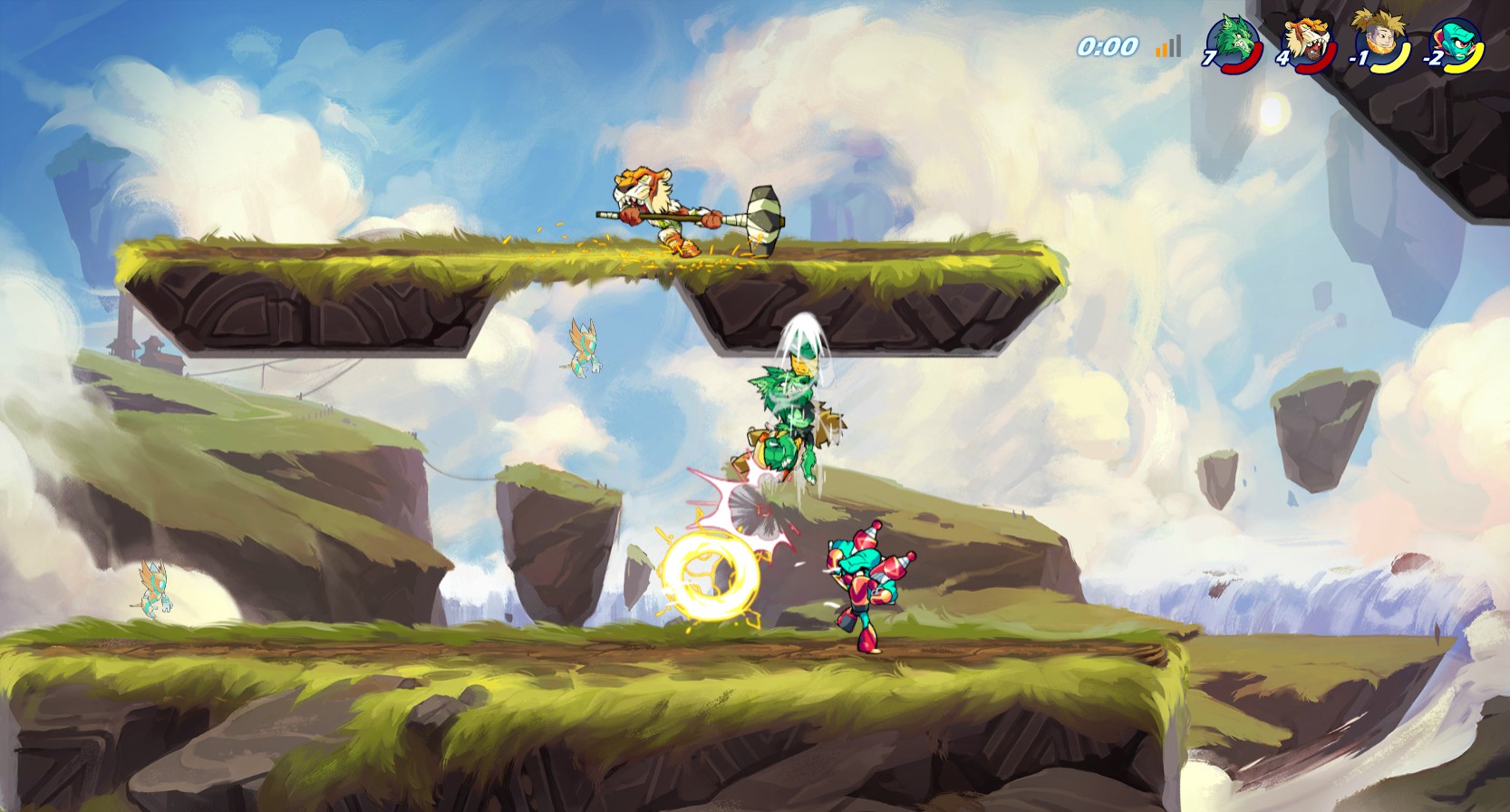Click the connection strength bars indicator
1510x812 pixels.
pos(1166,47)
